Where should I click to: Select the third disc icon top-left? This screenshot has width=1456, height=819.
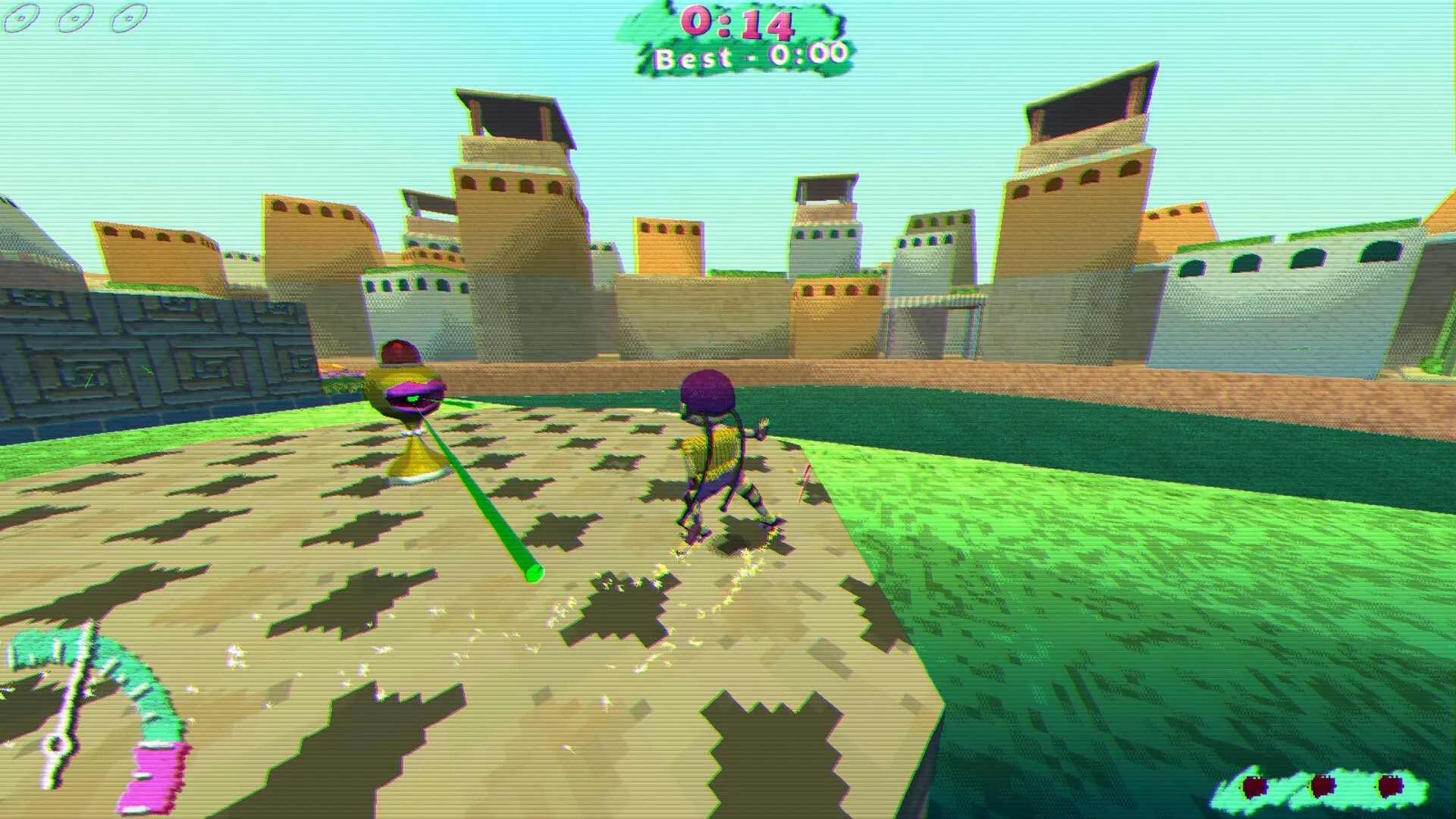(x=127, y=17)
